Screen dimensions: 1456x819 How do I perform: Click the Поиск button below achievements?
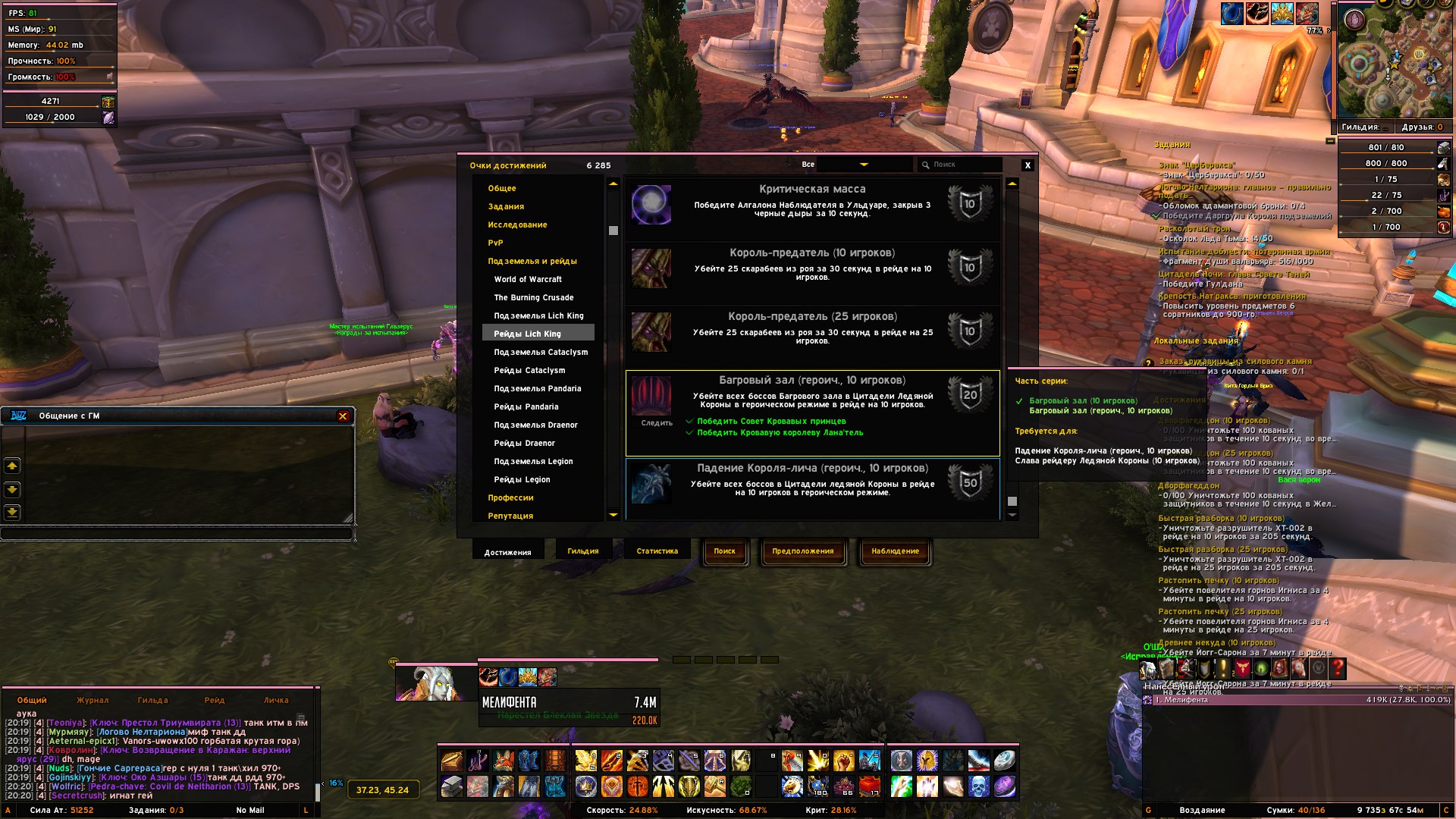coord(724,551)
